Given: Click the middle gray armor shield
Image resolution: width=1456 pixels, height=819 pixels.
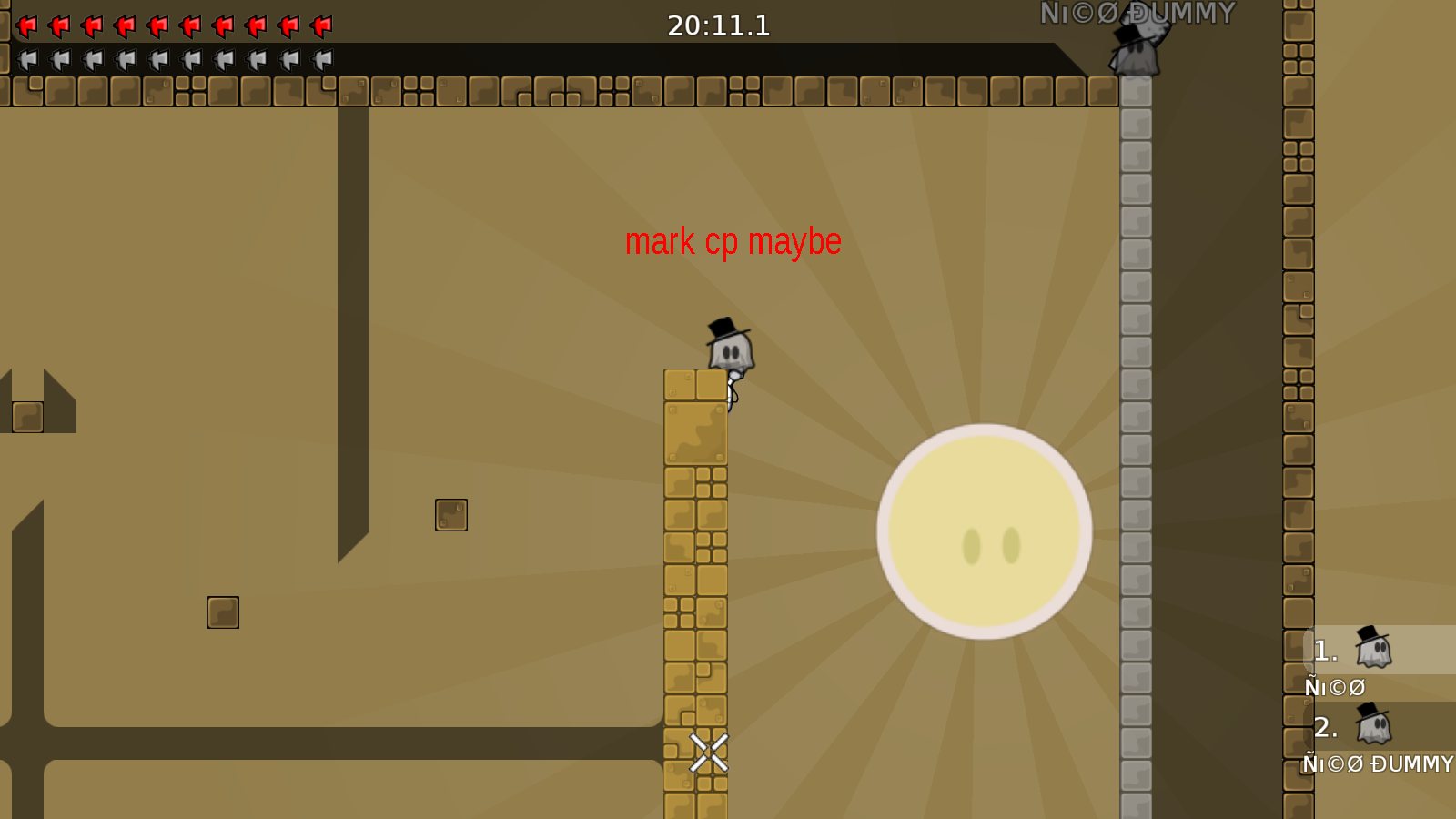Looking at the screenshot, I should click(x=157, y=60).
